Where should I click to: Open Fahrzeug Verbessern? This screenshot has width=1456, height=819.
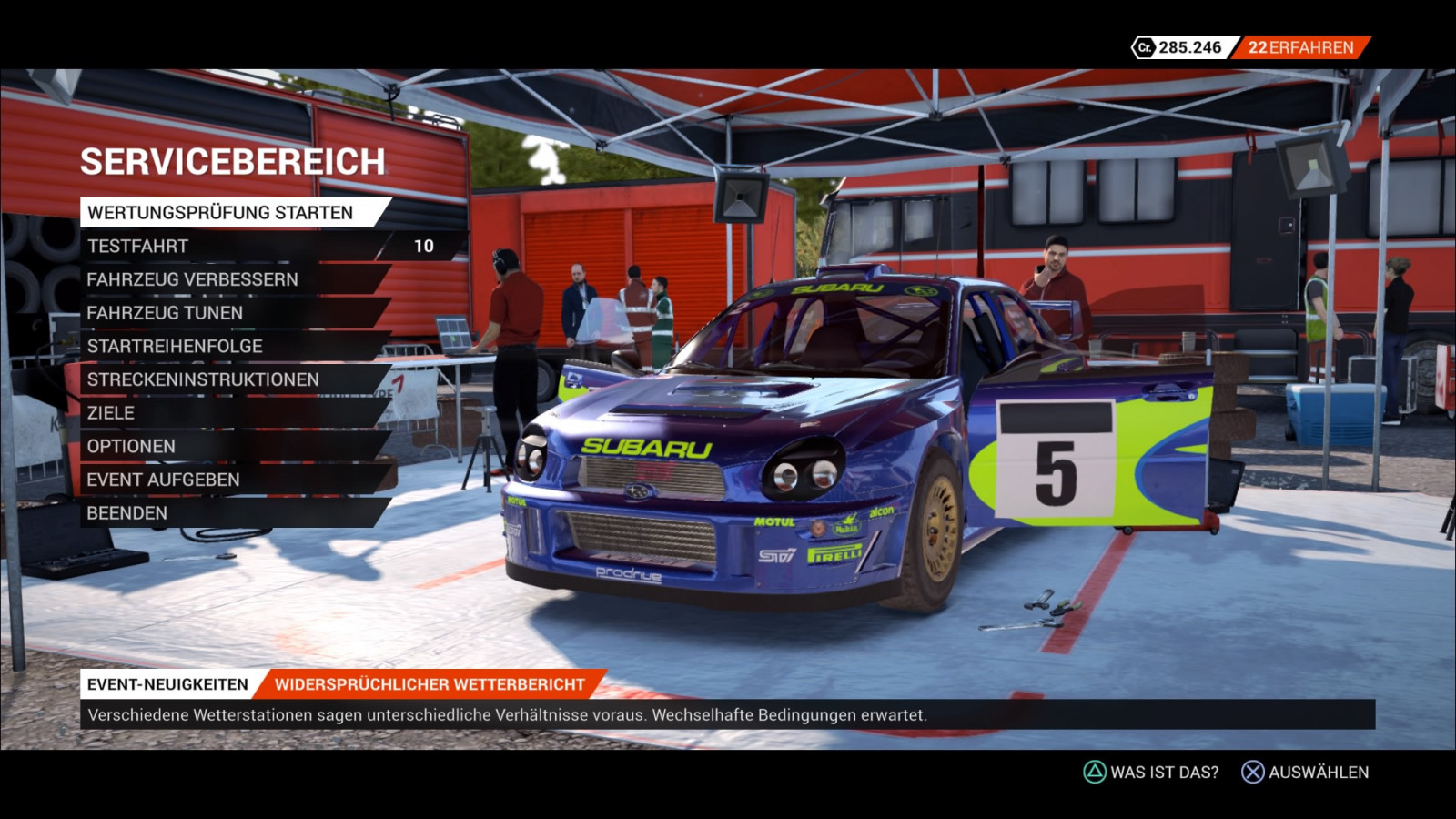(x=192, y=279)
